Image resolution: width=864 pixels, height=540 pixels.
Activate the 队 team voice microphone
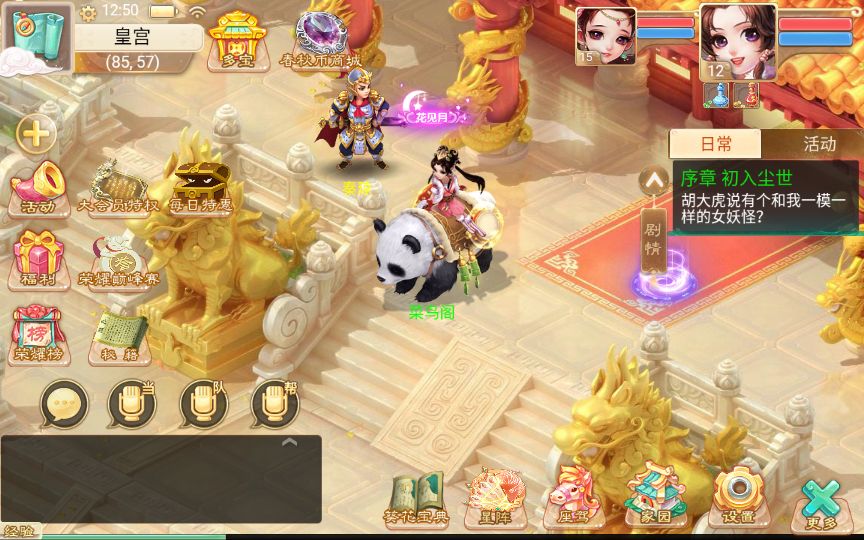pyautogui.click(x=204, y=405)
